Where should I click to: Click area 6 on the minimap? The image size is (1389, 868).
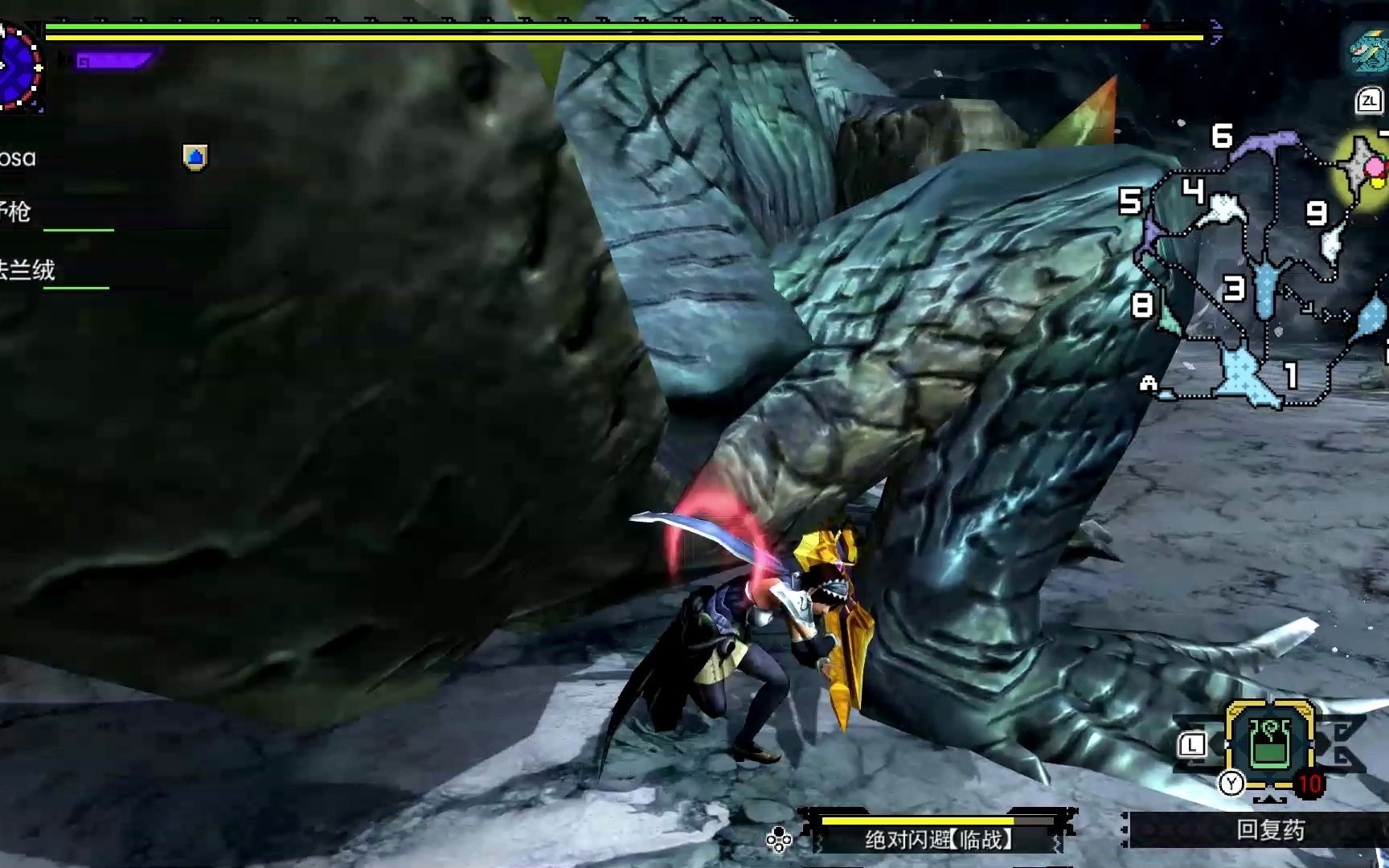(x=1222, y=136)
